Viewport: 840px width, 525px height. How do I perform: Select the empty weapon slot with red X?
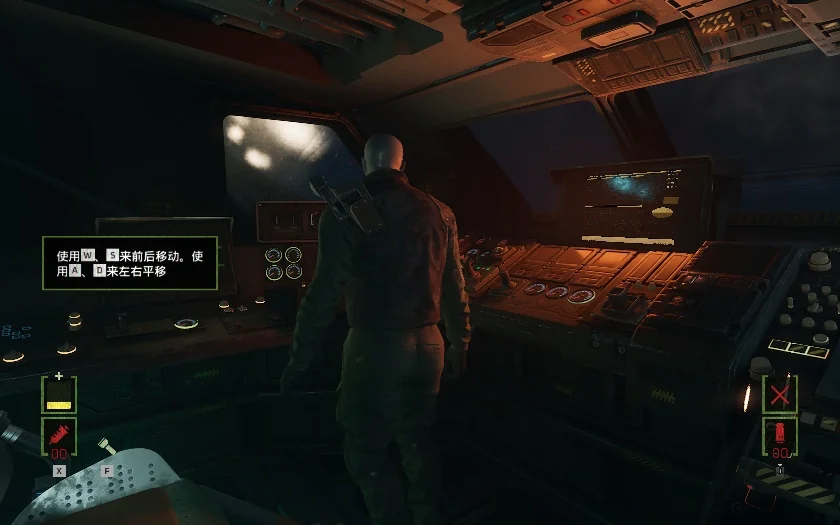click(780, 393)
